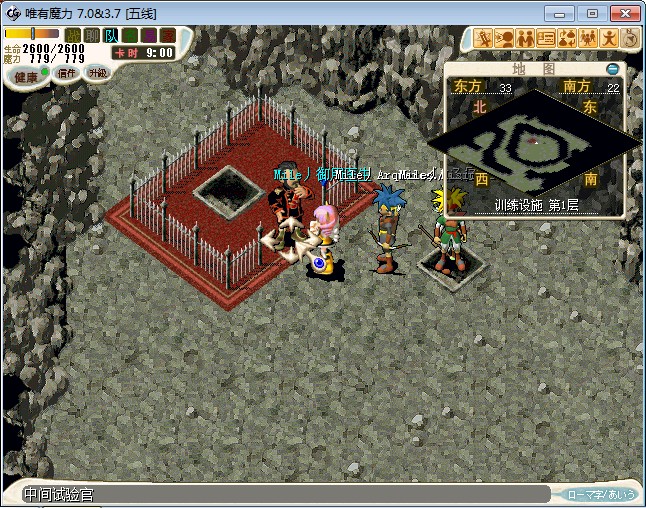Open the ID card icon

(x=547, y=39)
